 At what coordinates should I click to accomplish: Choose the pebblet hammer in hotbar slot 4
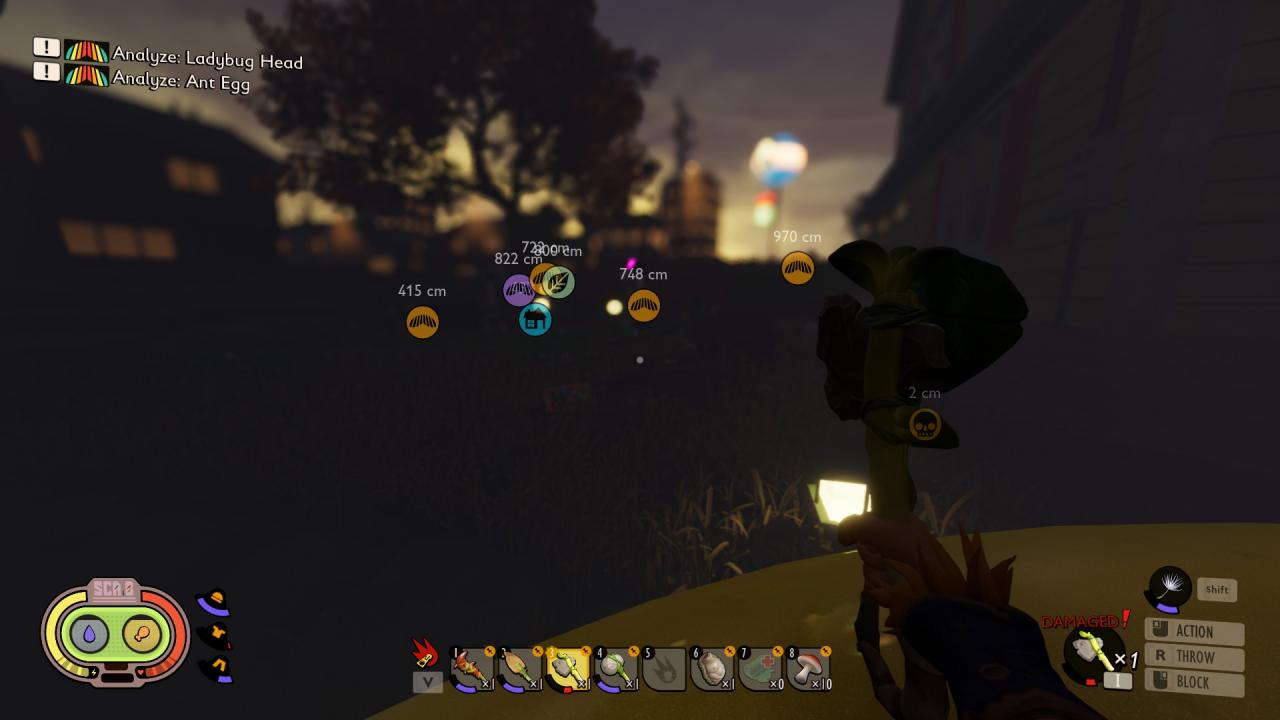[615, 668]
